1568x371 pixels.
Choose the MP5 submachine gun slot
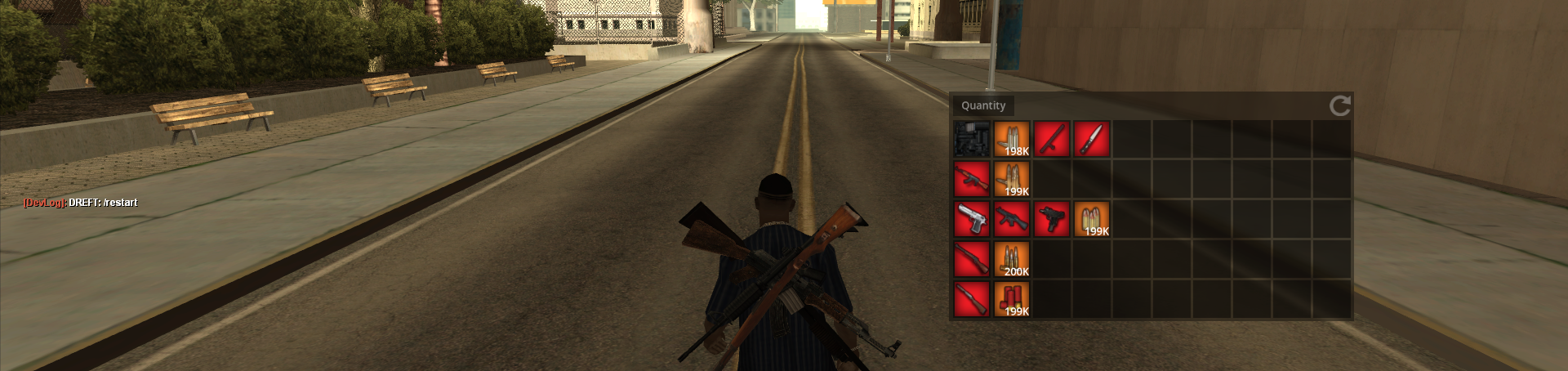[1012, 219]
